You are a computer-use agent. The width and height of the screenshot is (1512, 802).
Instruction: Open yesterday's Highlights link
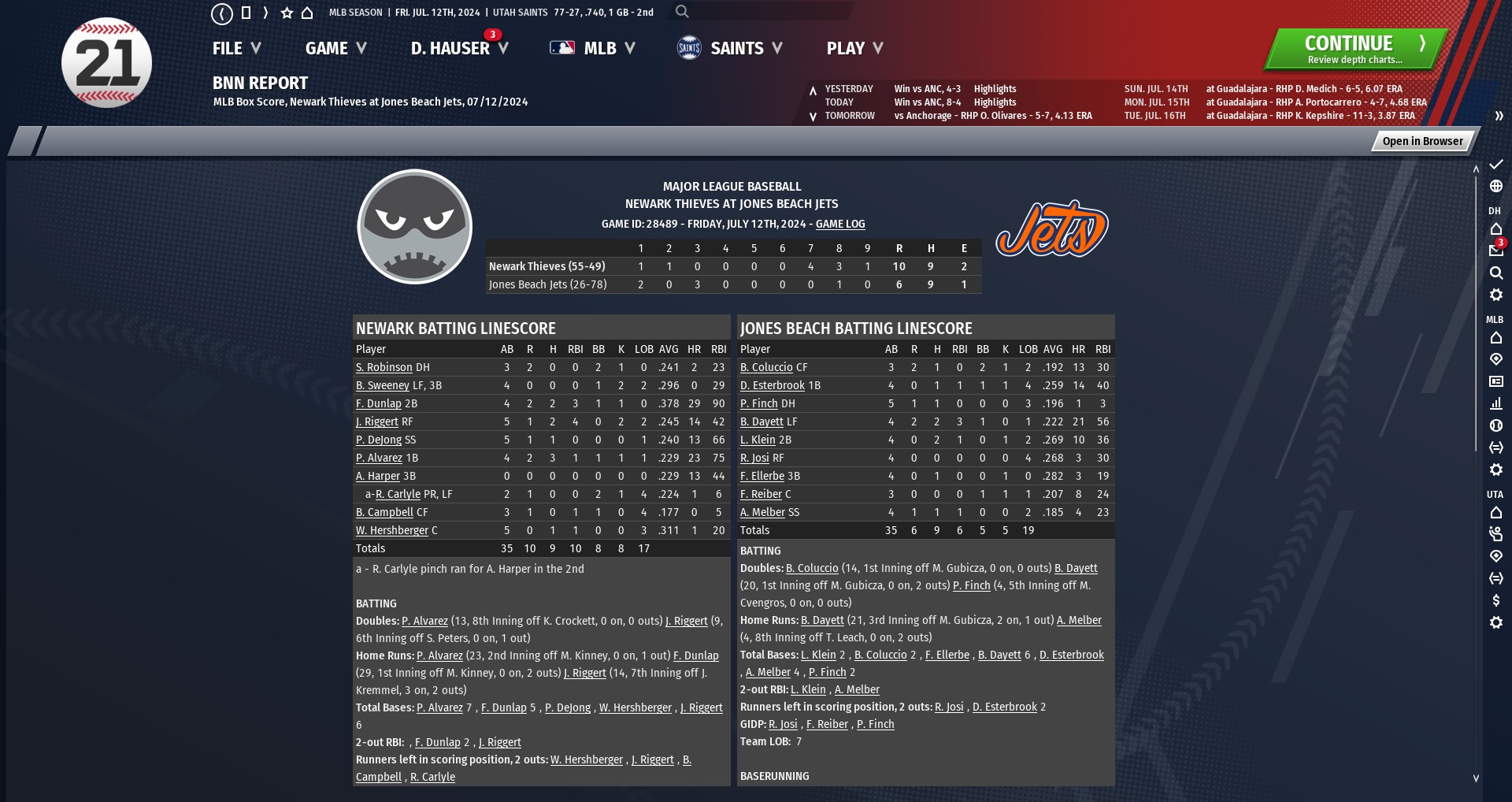(x=995, y=89)
